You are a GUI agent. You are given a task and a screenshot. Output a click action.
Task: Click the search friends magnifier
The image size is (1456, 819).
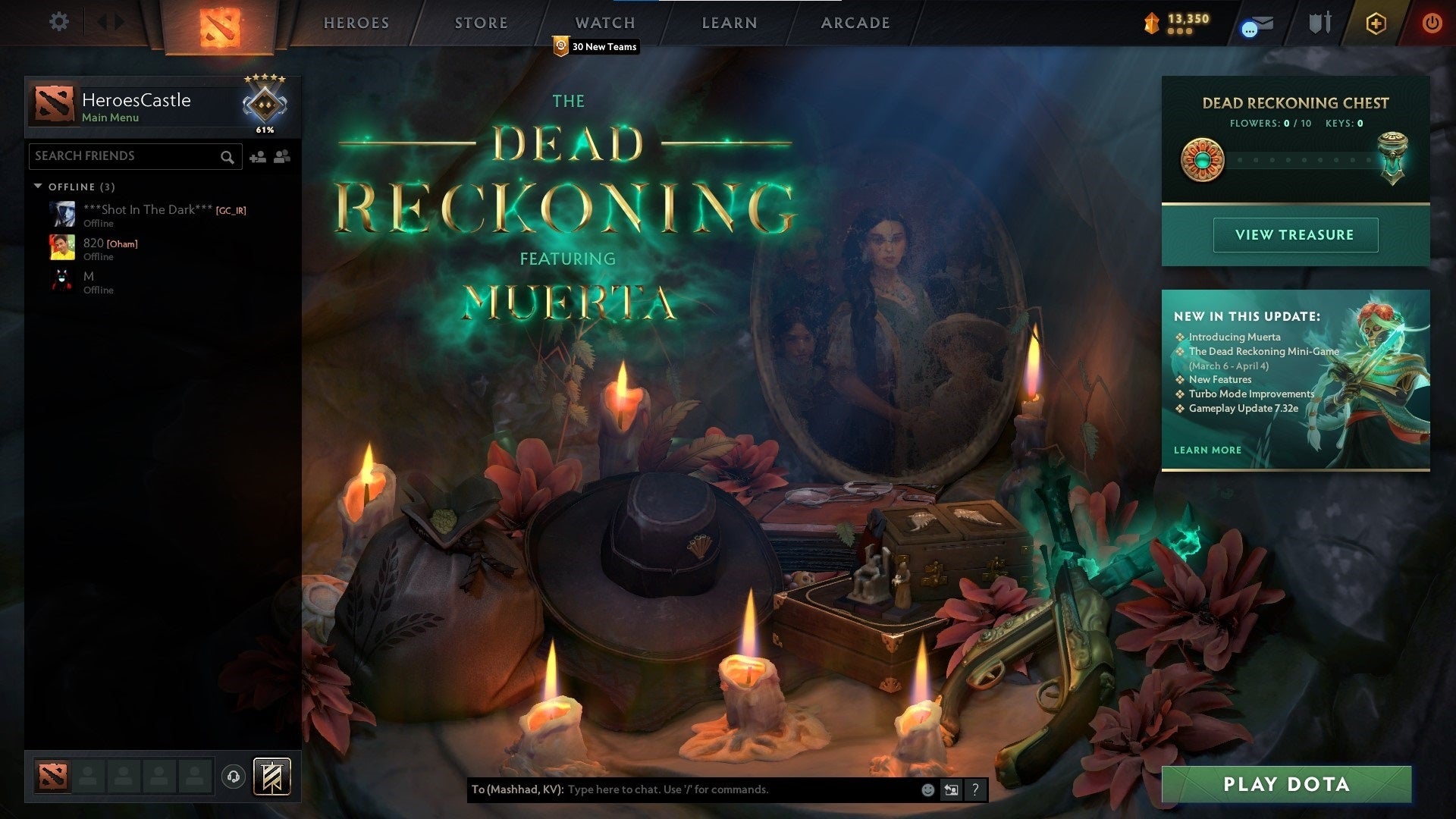(x=227, y=157)
